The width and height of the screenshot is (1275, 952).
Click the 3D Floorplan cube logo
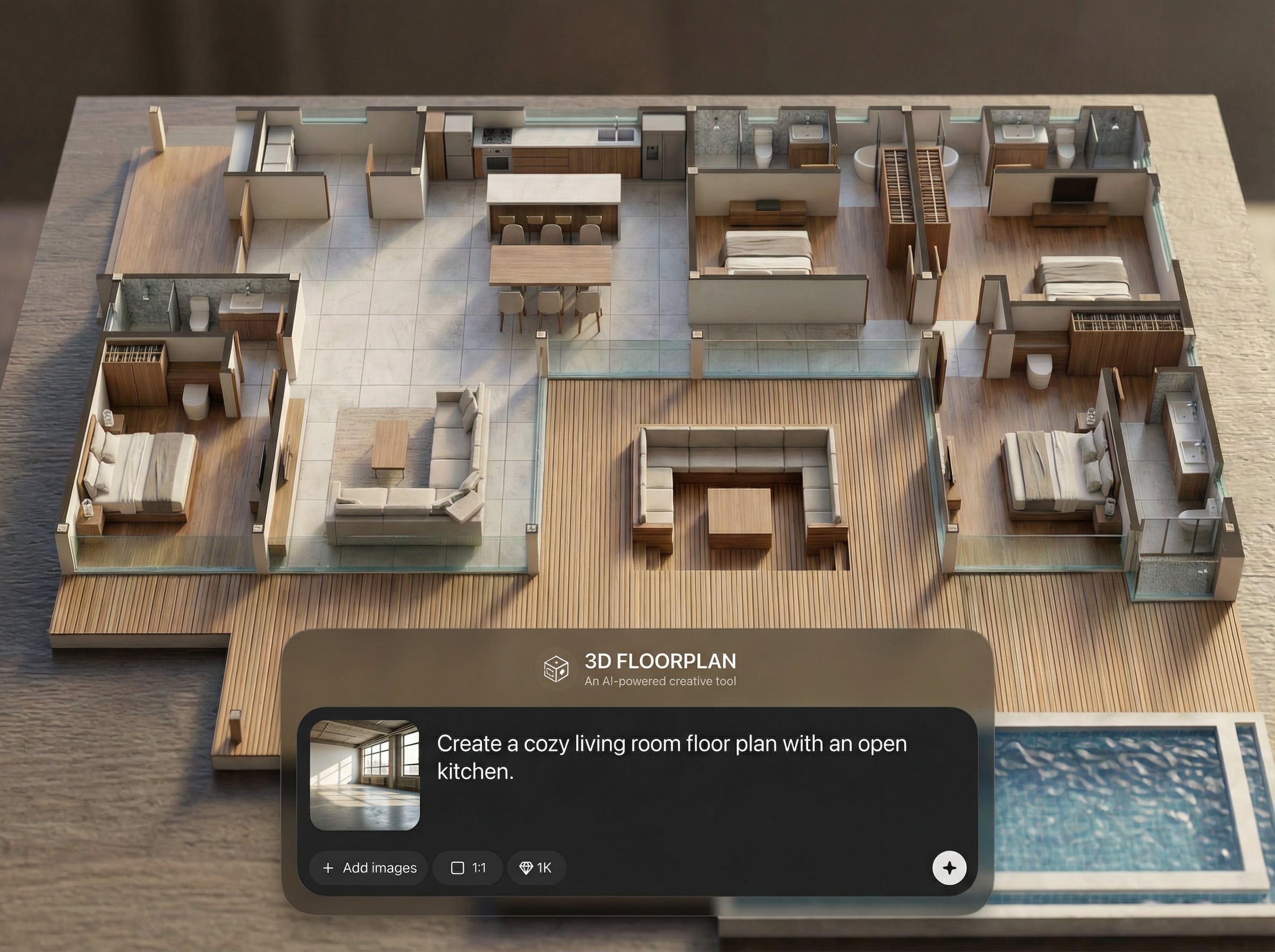pyautogui.click(x=556, y=669)
